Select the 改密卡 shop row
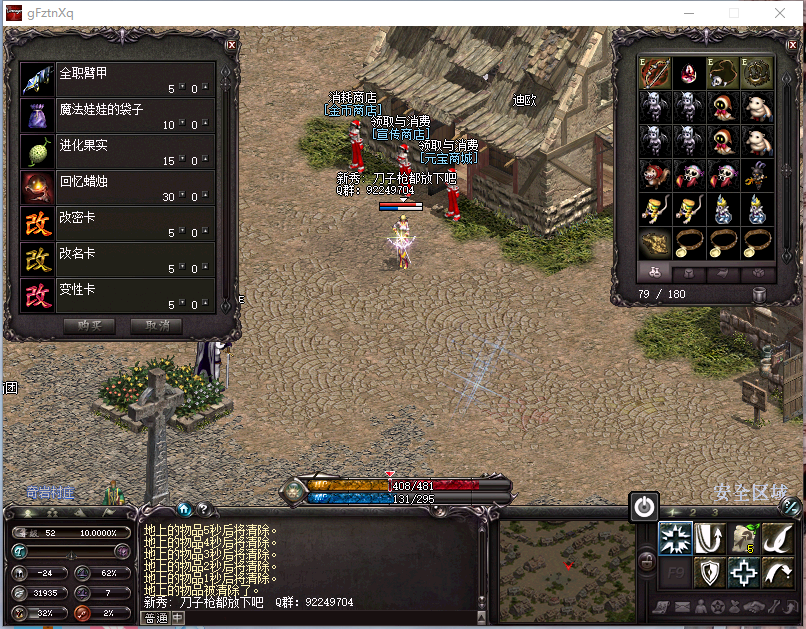 tap(118, 224)
